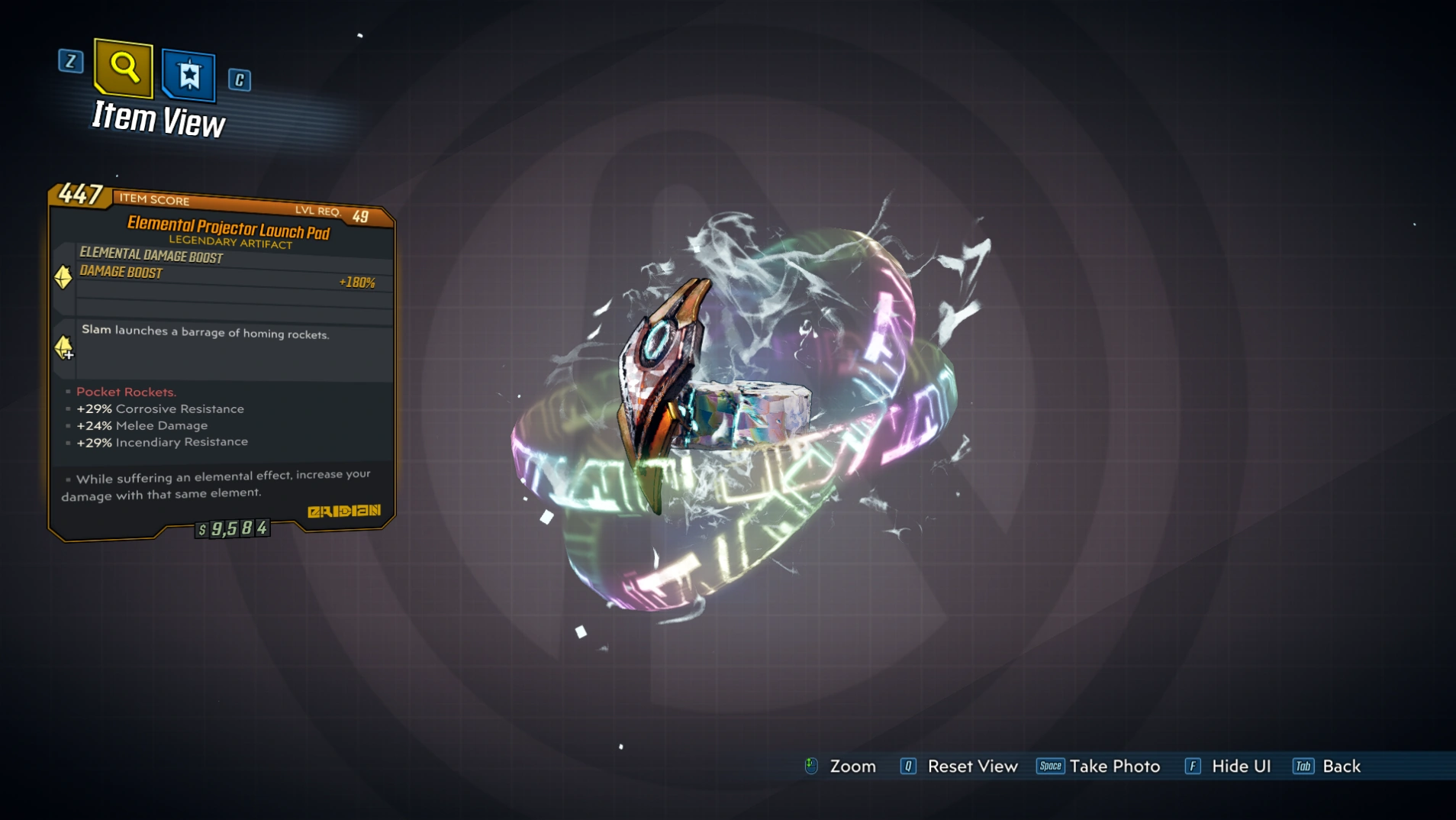Screen dimensions: 1456x820
Task: Select the Z shortcut badge near Item View
Action: [x=71, y=63]
